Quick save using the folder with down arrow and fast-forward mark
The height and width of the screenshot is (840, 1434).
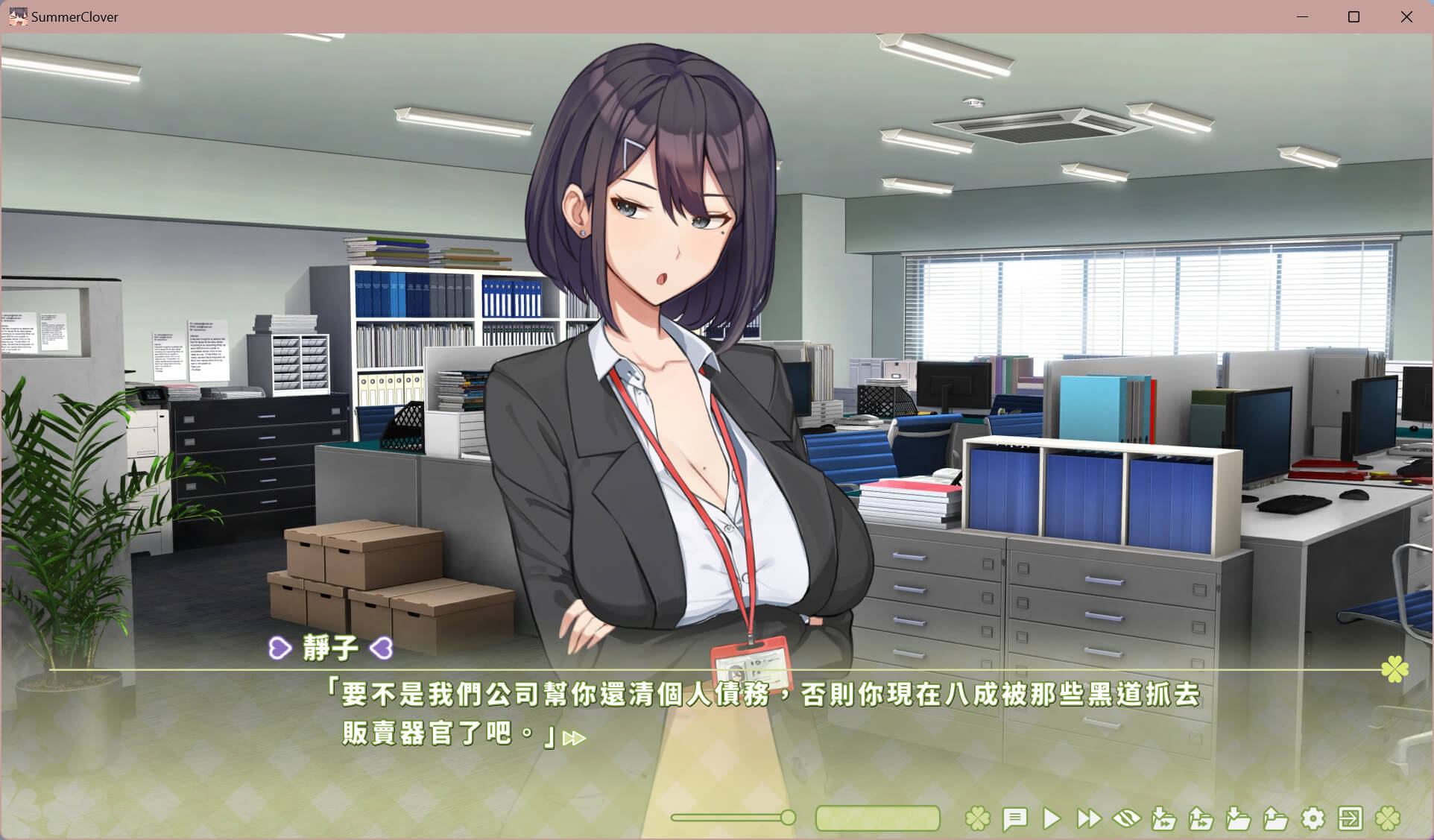point(1163,818)
